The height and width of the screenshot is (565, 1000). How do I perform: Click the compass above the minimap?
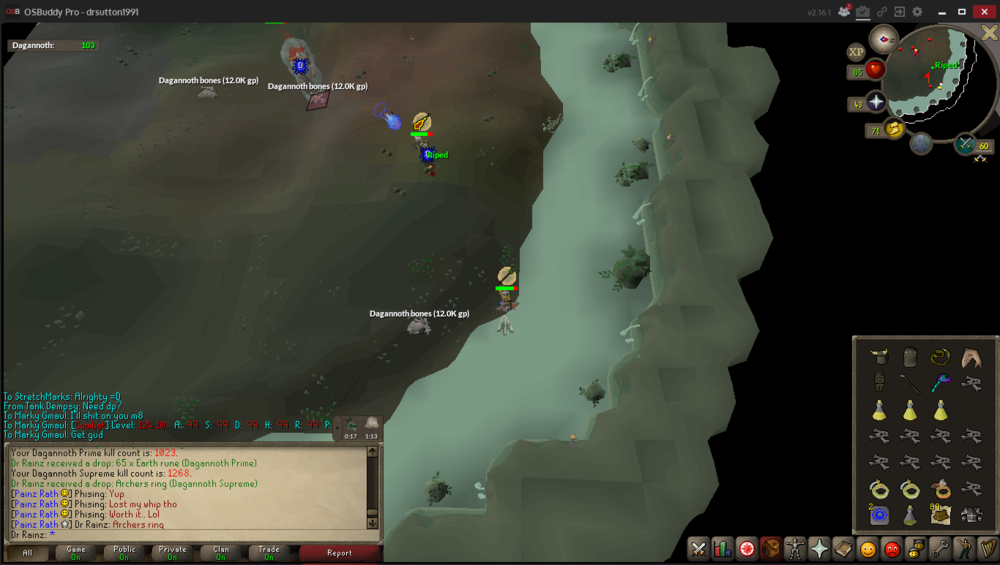[x=883, y=39]
